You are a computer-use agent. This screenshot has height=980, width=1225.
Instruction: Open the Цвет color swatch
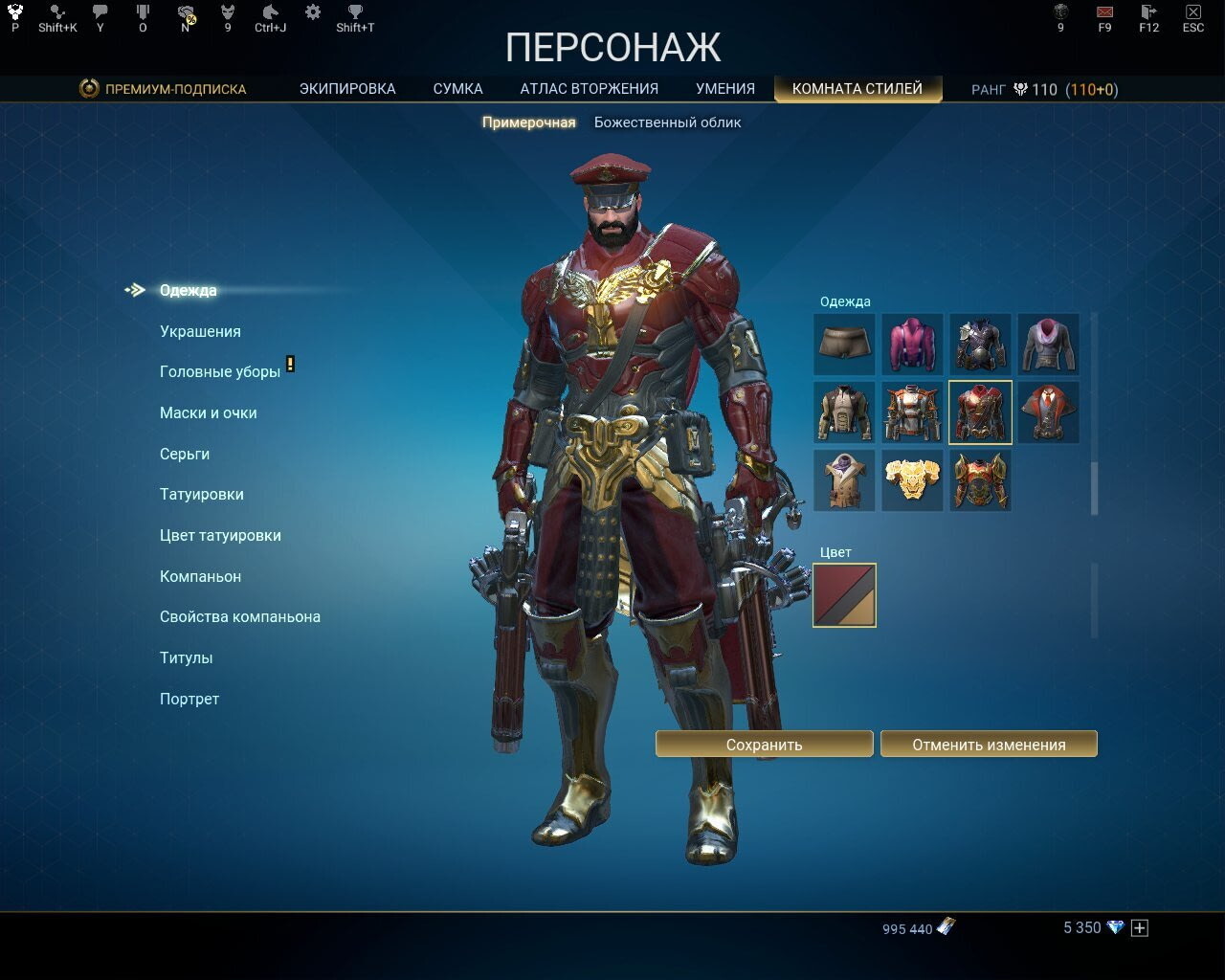pos(846,594)
